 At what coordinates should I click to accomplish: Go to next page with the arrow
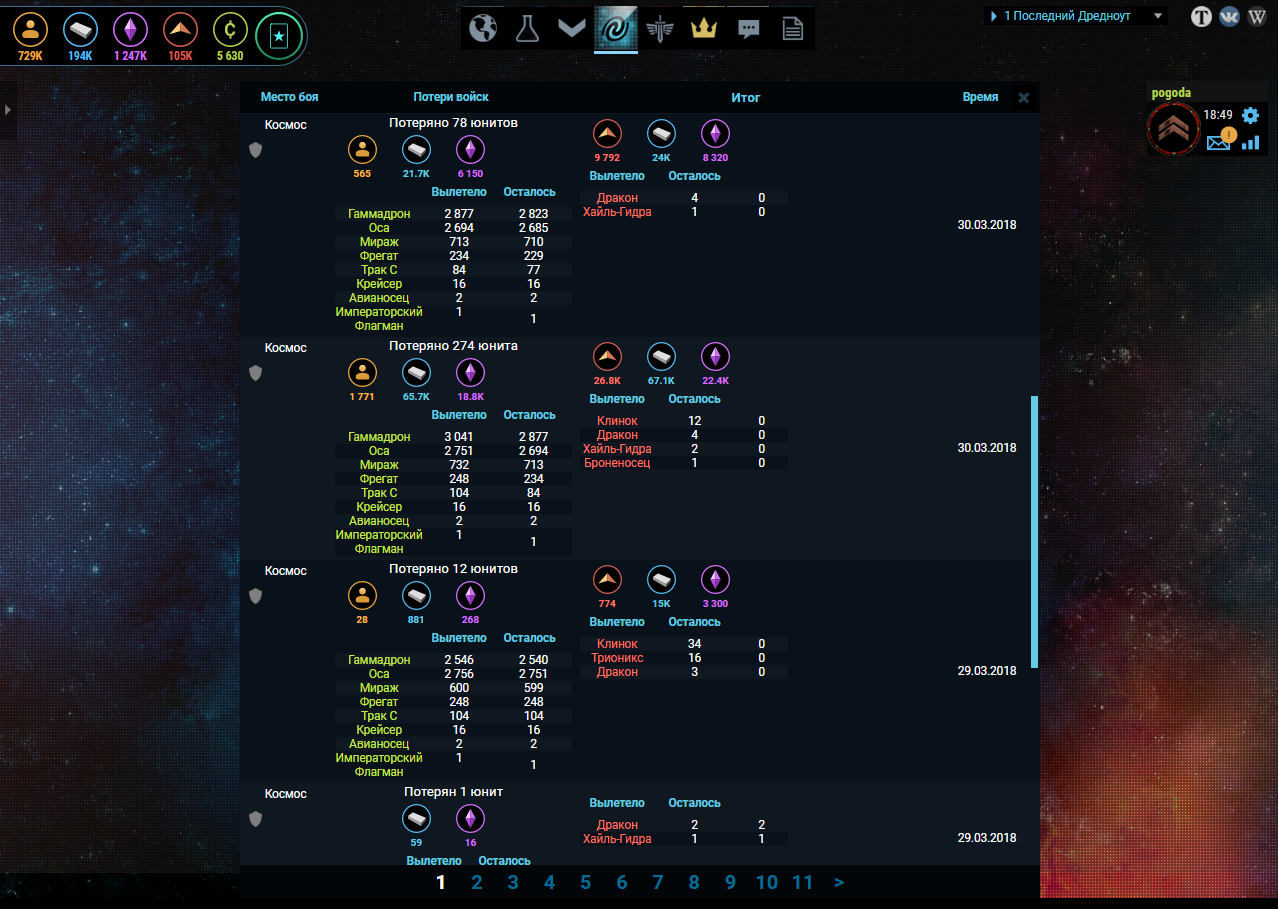tap(839, 882)
